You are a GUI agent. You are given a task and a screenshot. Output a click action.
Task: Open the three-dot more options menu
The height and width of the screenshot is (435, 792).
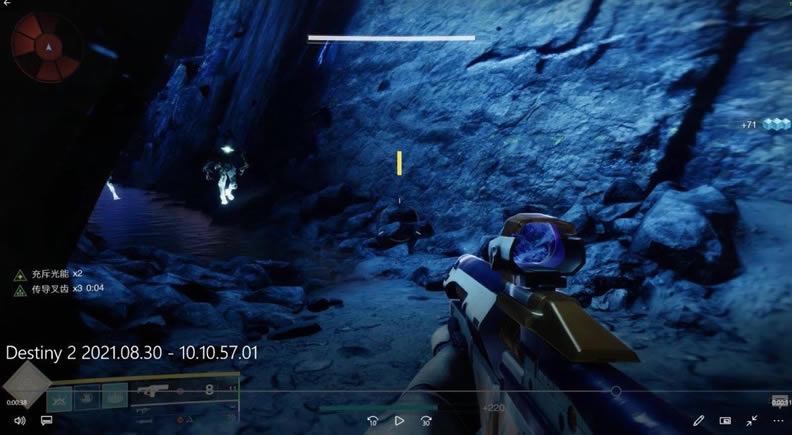pos(776,421)
